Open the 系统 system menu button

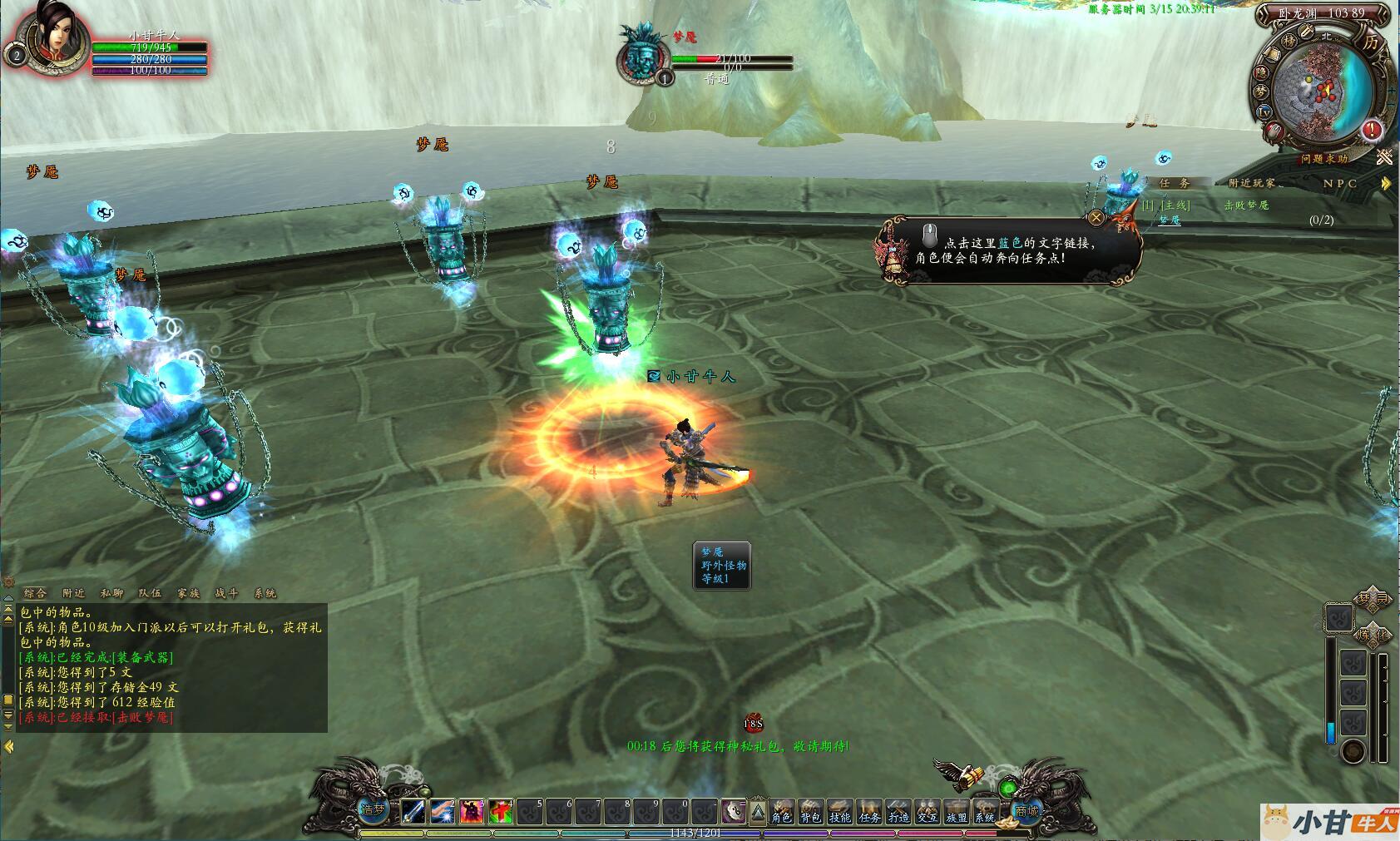coord(985,810)
